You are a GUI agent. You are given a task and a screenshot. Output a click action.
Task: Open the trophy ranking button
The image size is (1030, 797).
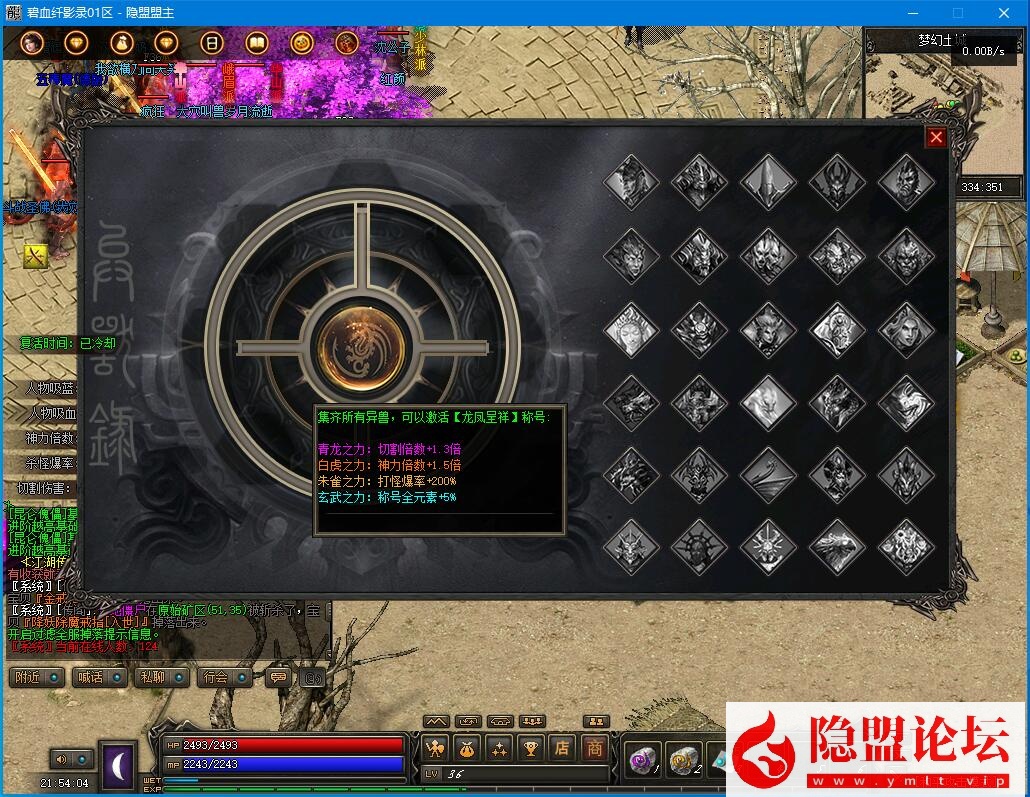pyautogui.click(x=530, y=747)
